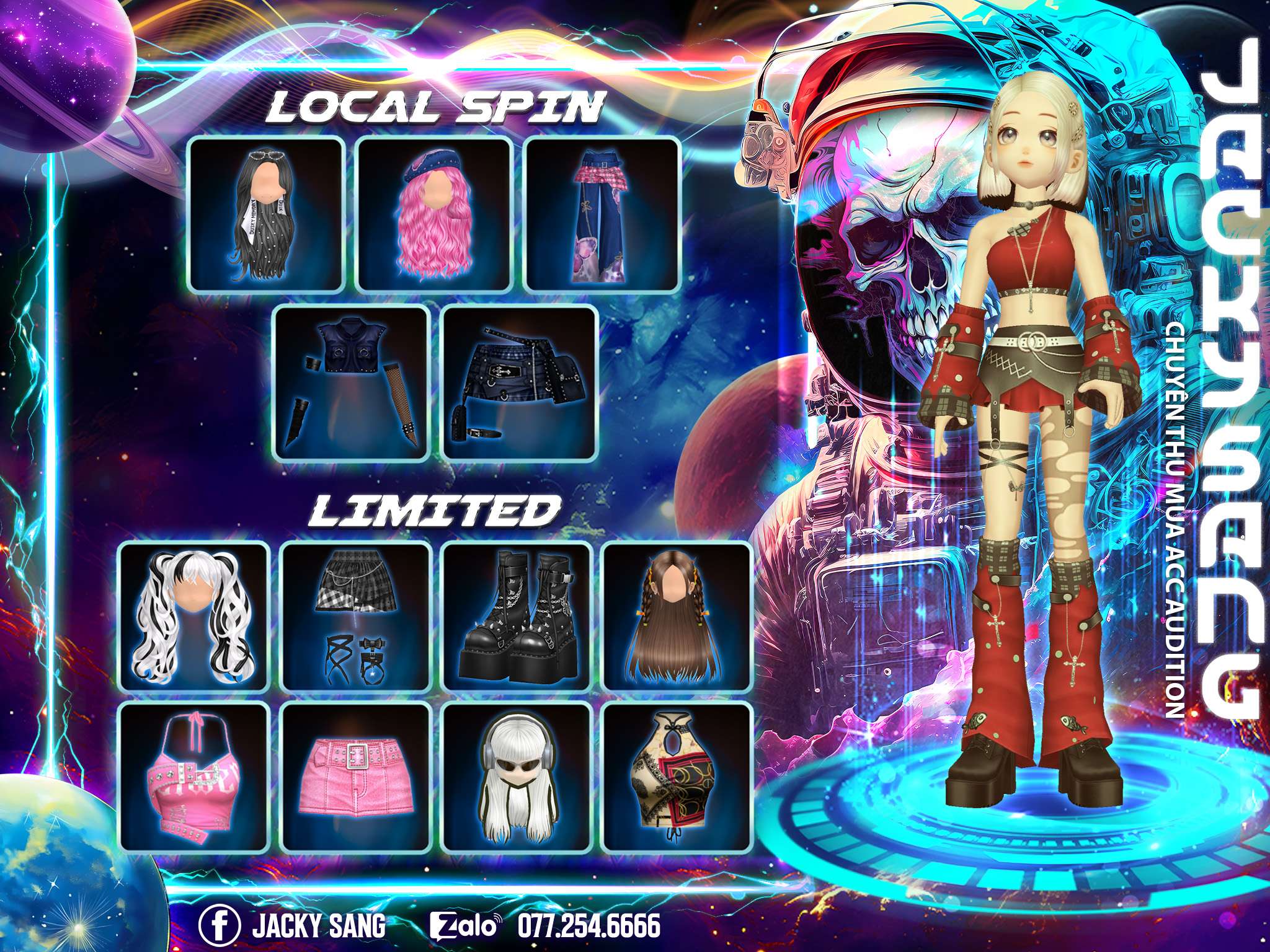Select the brown braided long hair
The image size is (1270, 952).
tap(678, 616)
